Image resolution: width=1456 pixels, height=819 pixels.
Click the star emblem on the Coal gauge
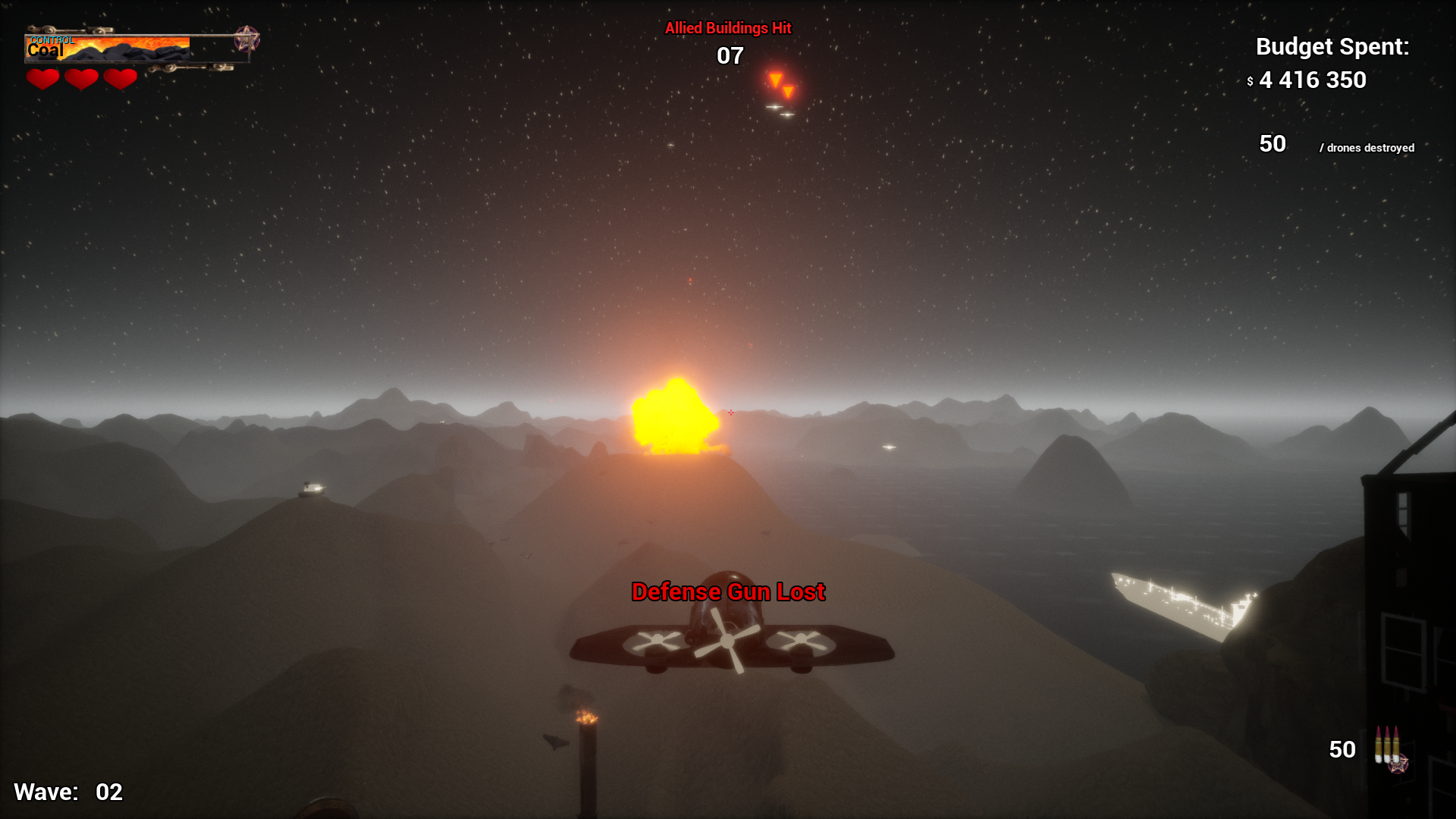click(246, 38)
